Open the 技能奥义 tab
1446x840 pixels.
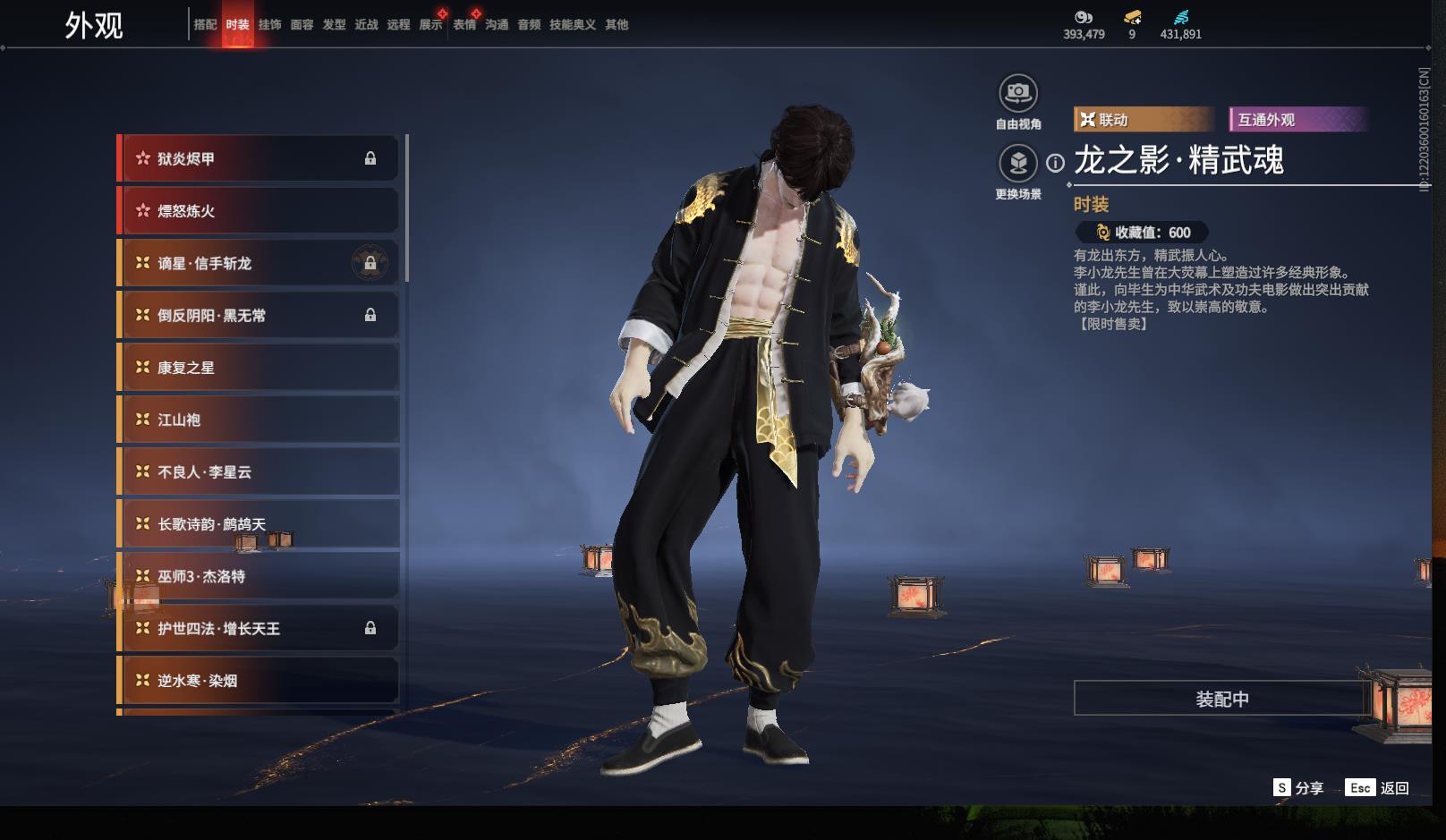point(572,25)
